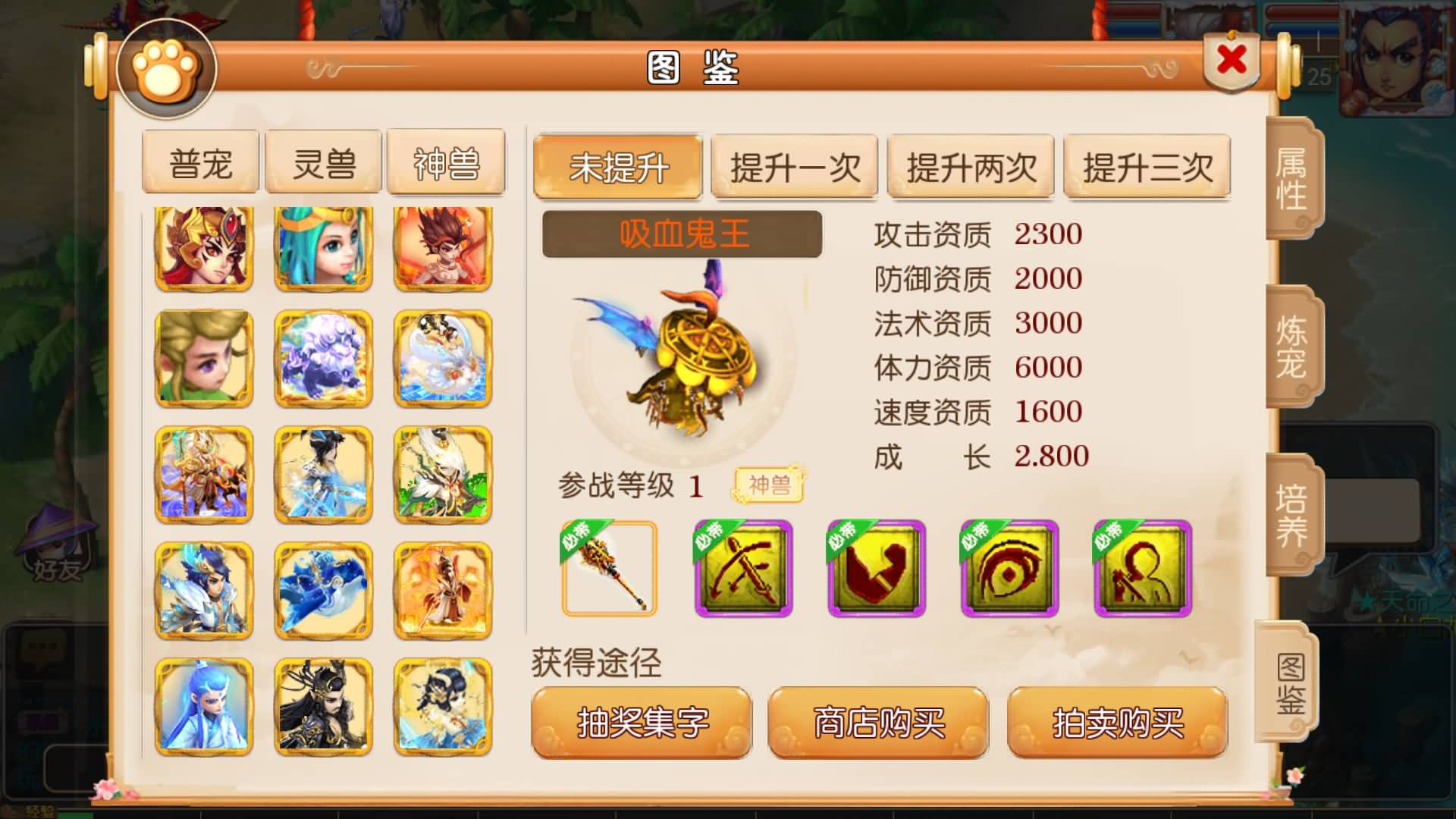Toggle the 灵兽 category filter
This screenshot has height=819, width=1456.
point(324,162)
